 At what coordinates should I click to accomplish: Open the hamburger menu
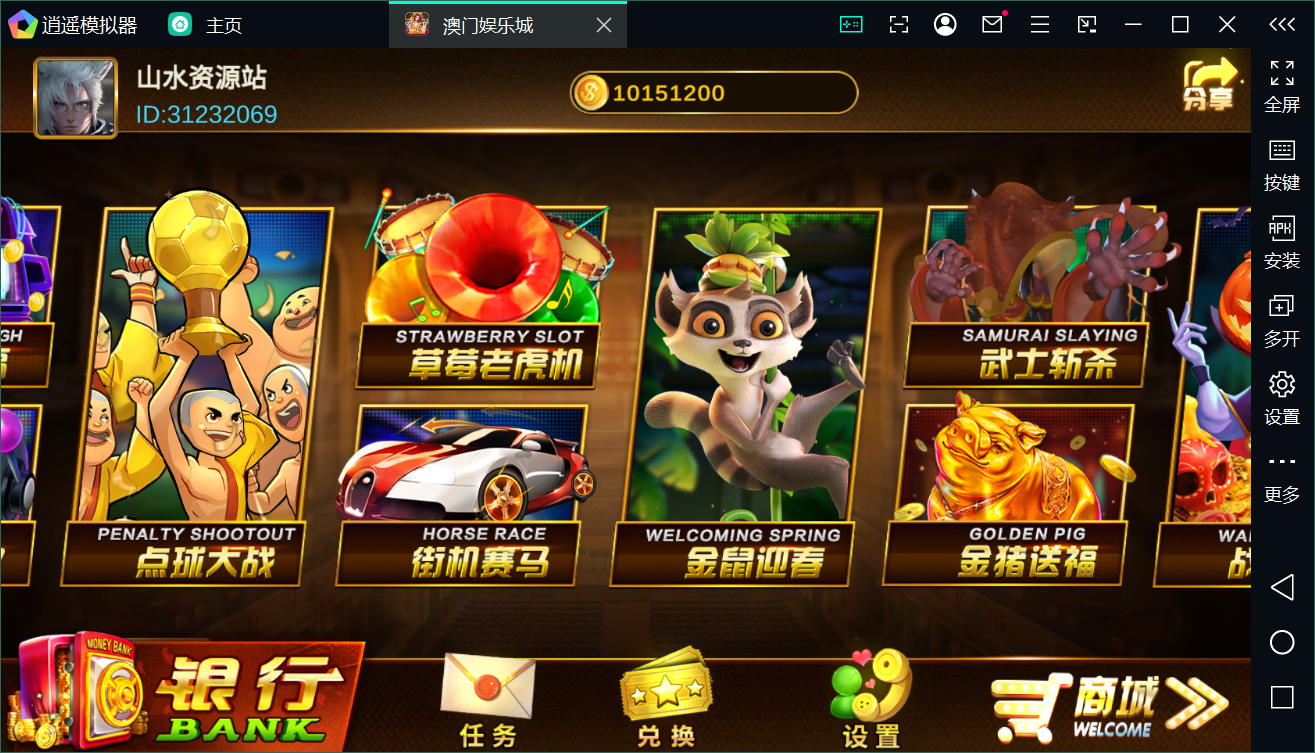click(1039, 23)
